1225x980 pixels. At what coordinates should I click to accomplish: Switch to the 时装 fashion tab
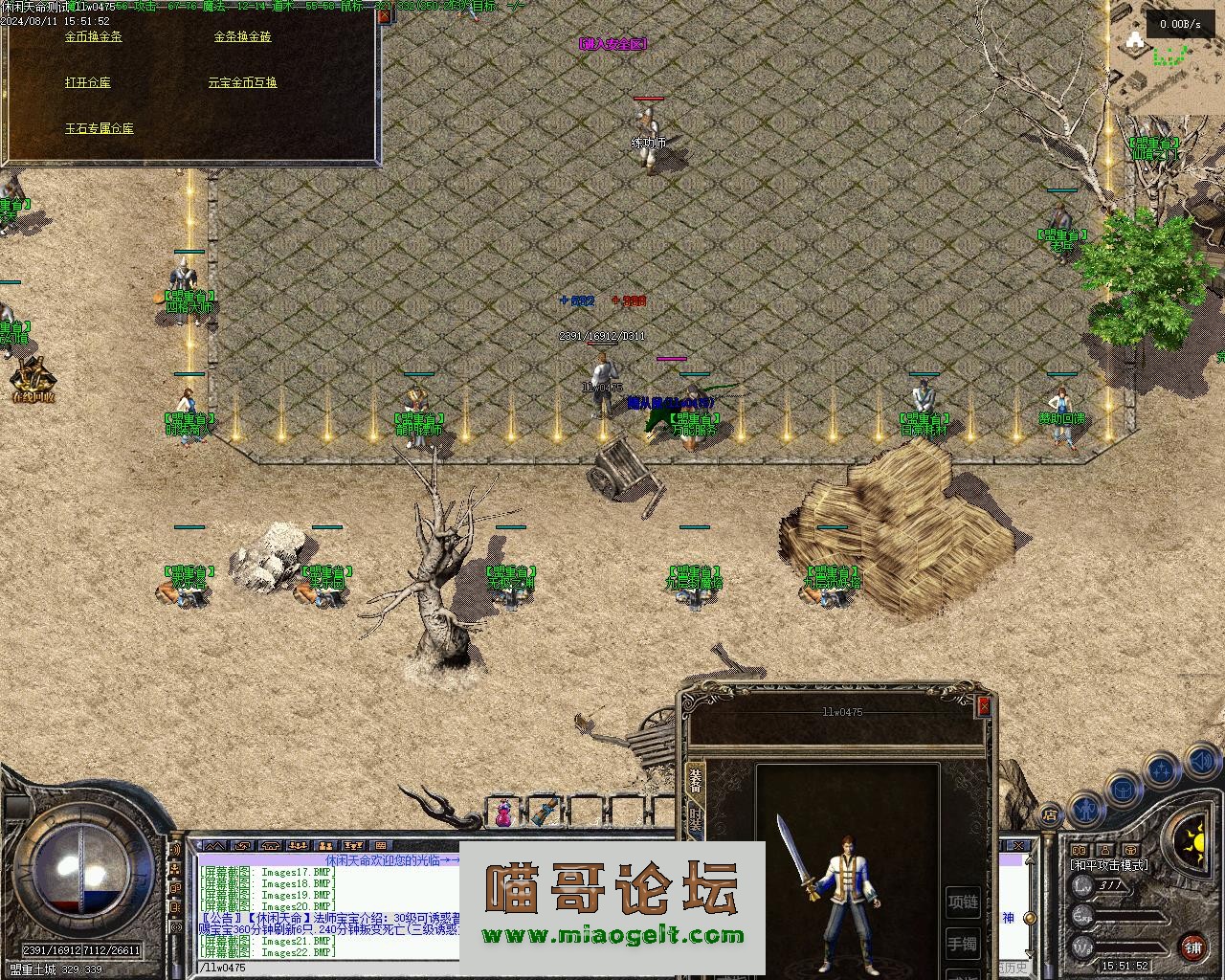coord(696,821)
